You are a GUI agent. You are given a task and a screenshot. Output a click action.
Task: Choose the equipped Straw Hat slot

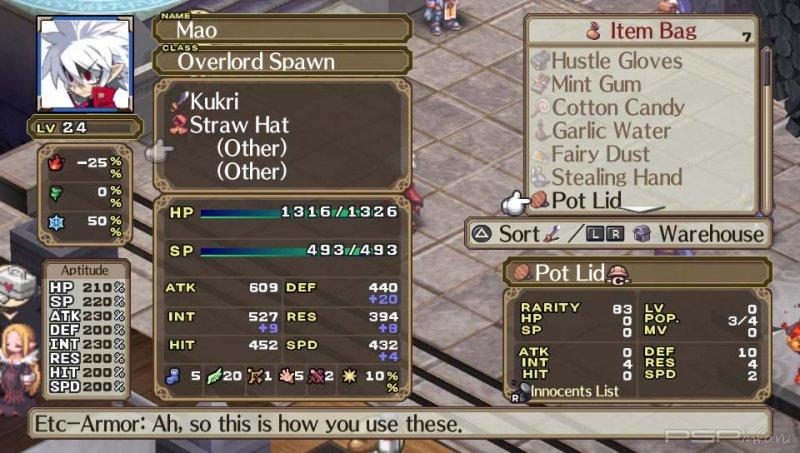point(240,125)
